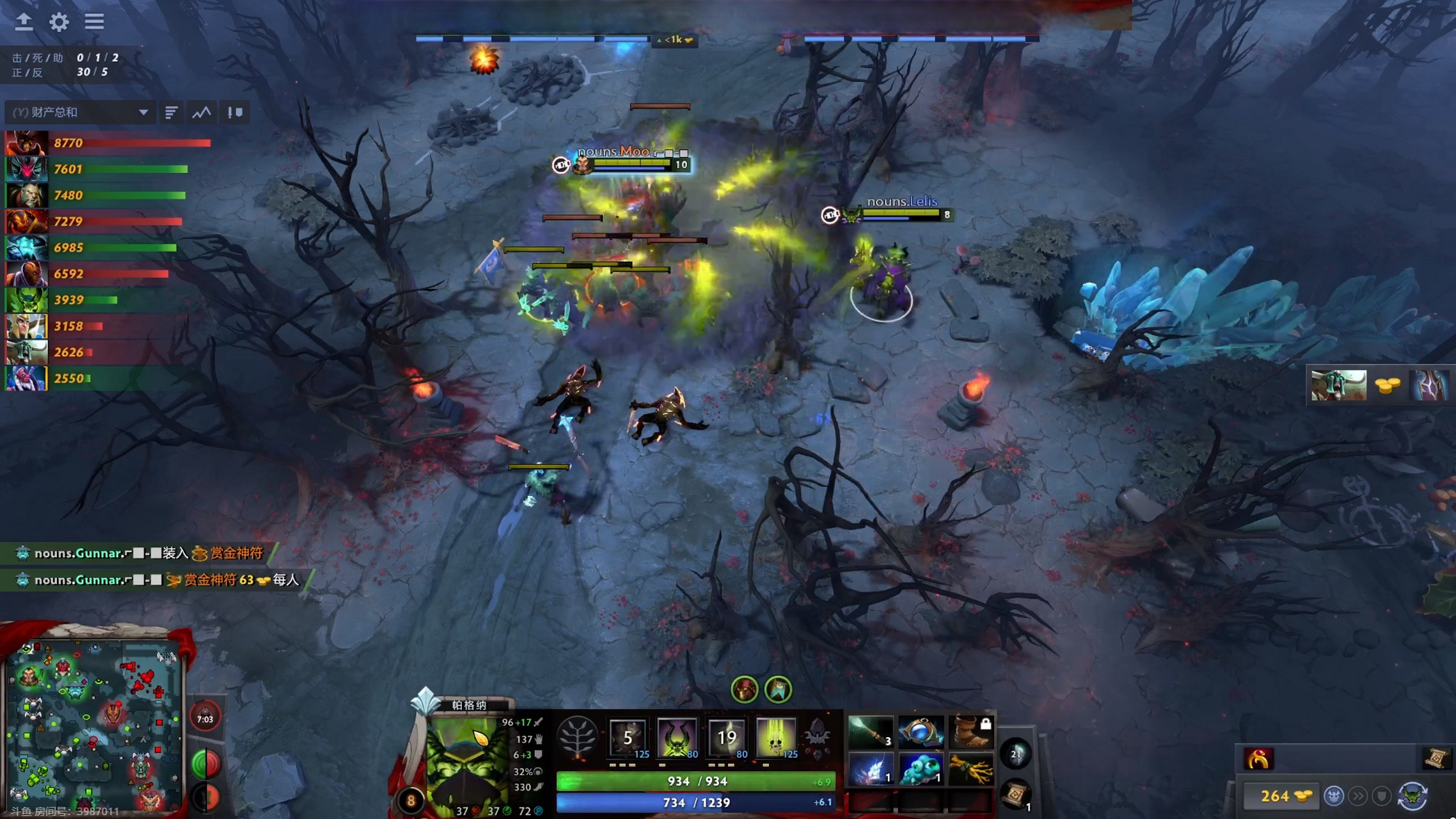Select the graph view icon beside the stats dropdown
This screenshot has width=1456, height=819.
[201, 112]
